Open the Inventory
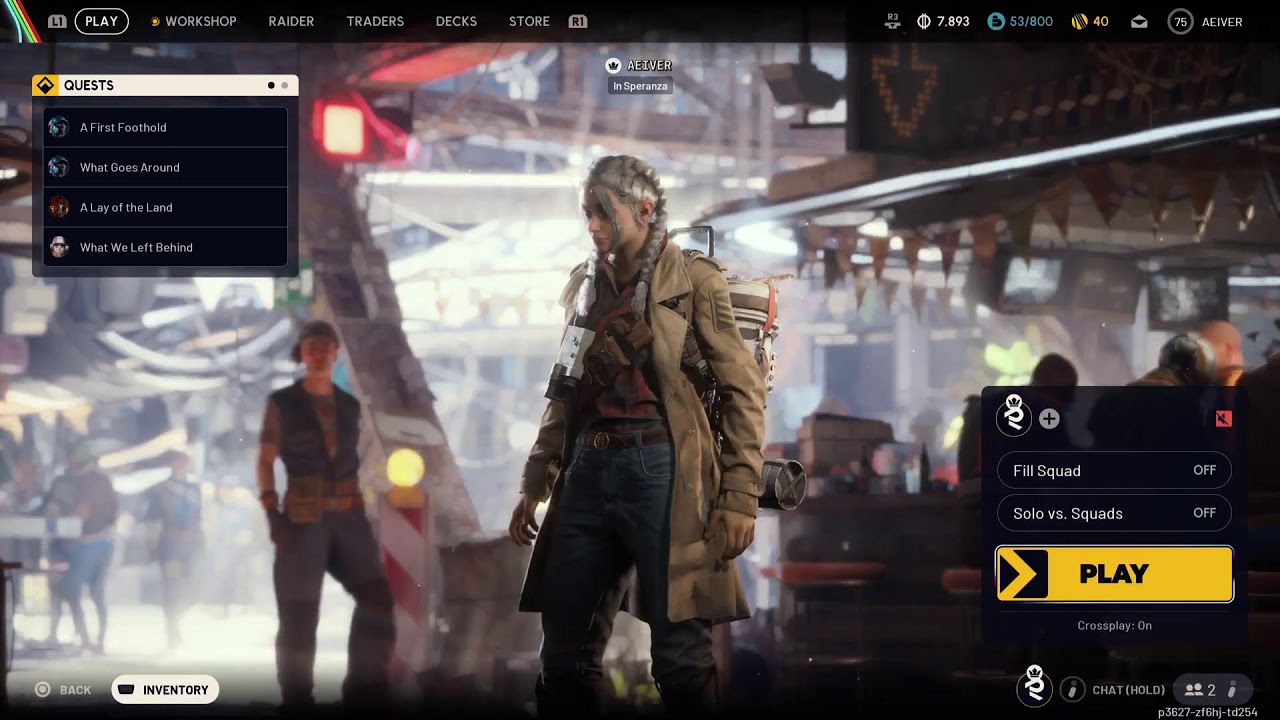 165,690
